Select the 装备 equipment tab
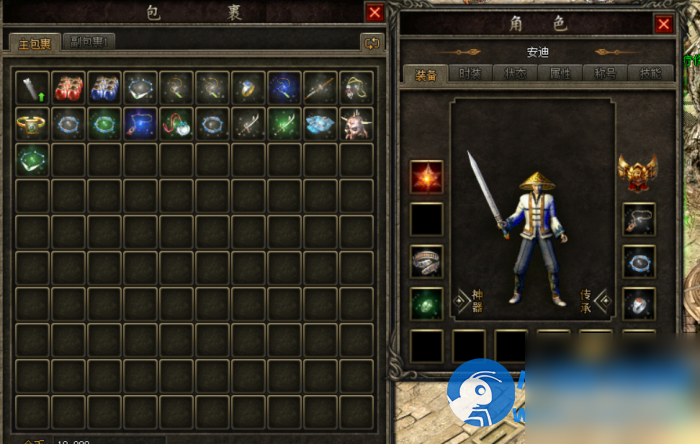 click(x=425, y=74)
